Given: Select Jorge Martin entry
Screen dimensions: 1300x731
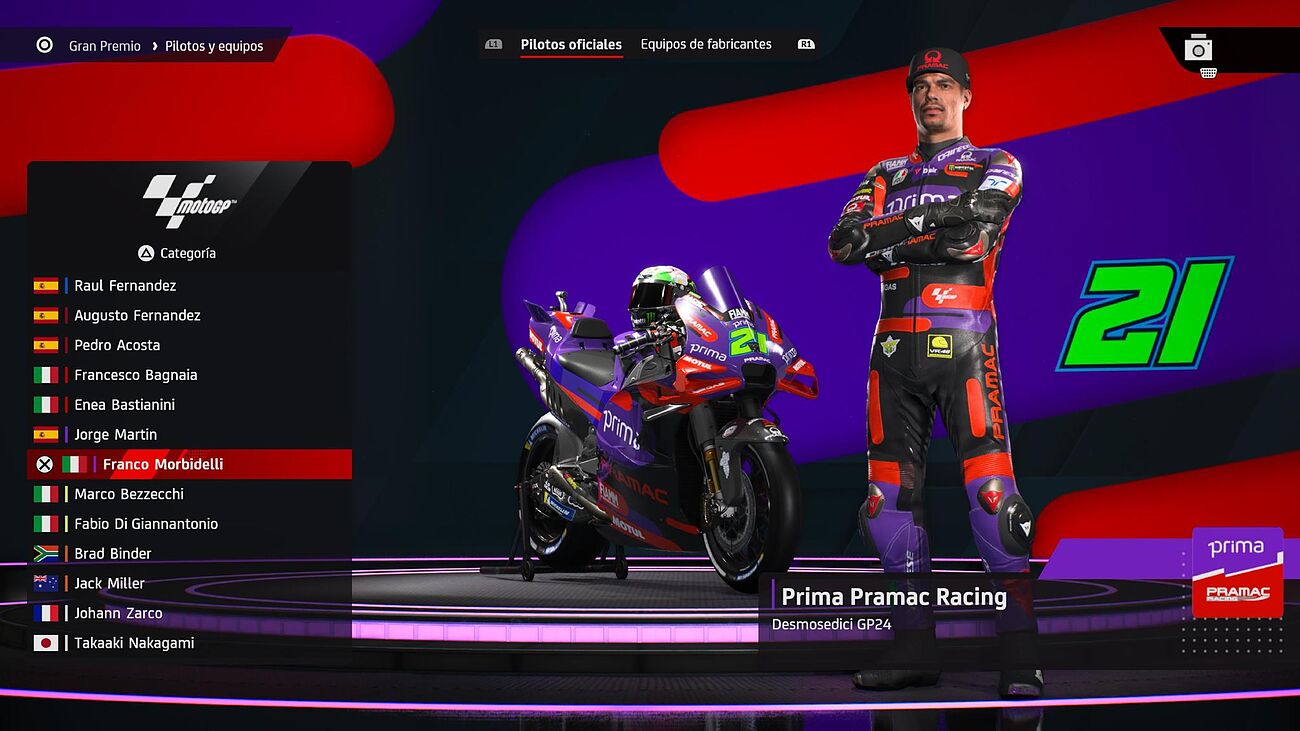Looking at the screenshot, I should [x=115, y=435].
